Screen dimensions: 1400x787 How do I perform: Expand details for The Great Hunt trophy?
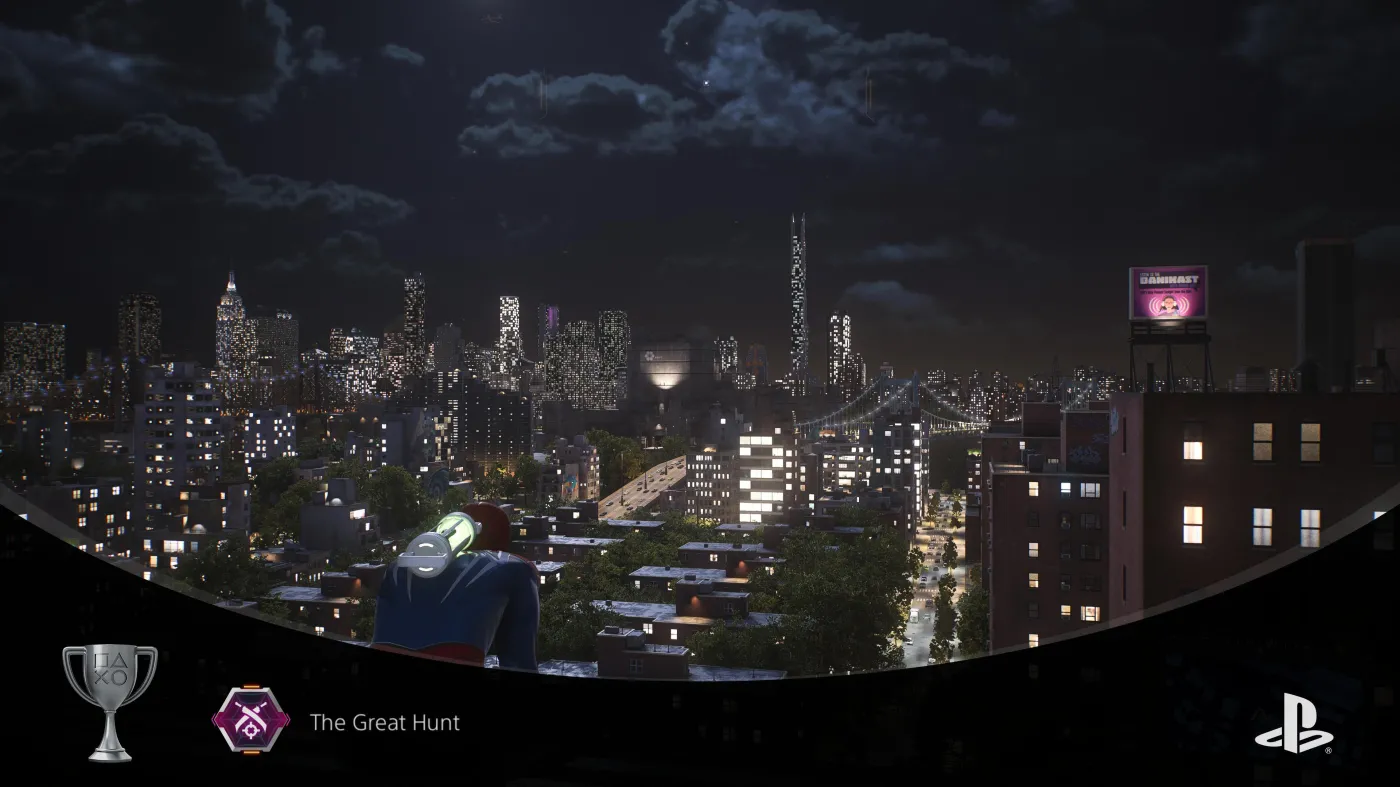pyautogui.click(x=386, y=722)
